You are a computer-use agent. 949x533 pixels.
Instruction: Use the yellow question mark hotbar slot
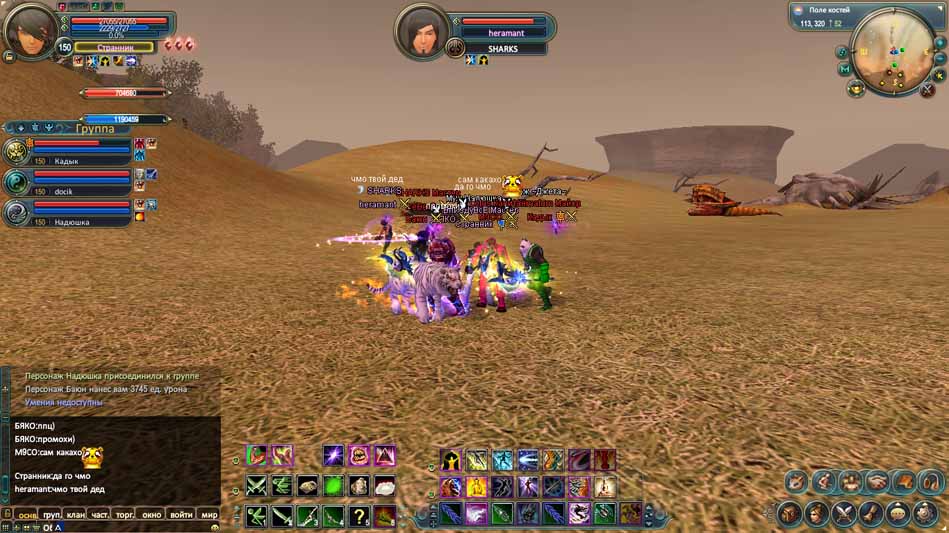coord(359,516)
